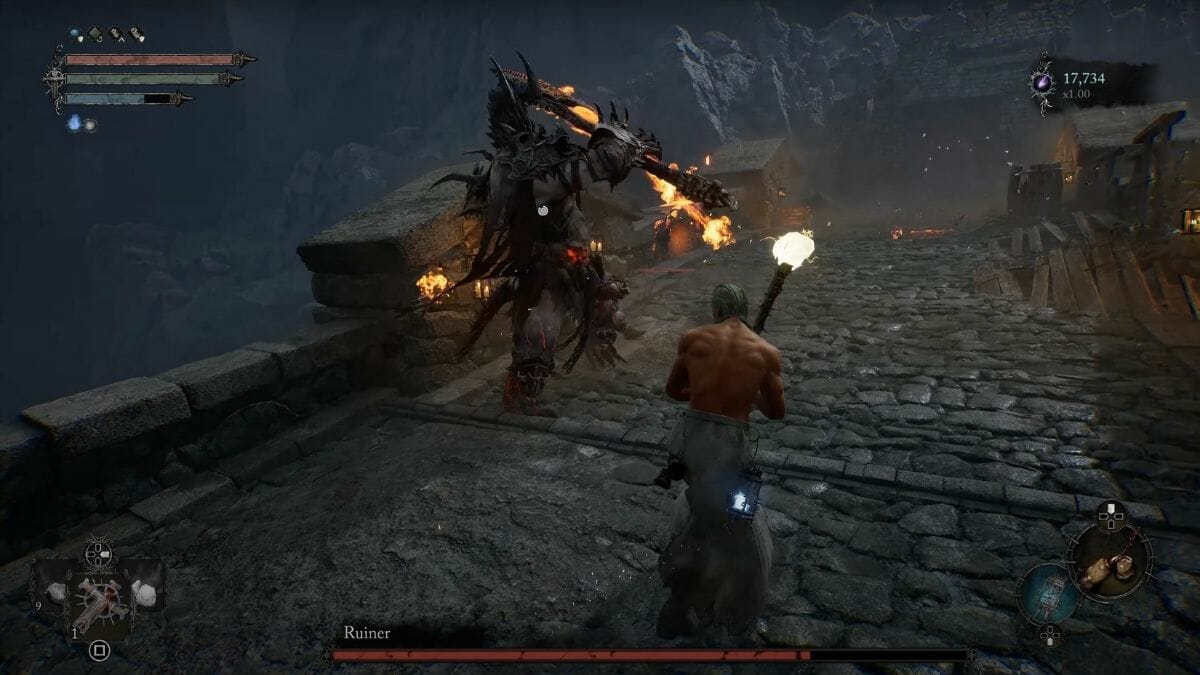Click the blue flame soul charge icon
This screenshot has width=1200, height=675.
click(x=74, y=123)
